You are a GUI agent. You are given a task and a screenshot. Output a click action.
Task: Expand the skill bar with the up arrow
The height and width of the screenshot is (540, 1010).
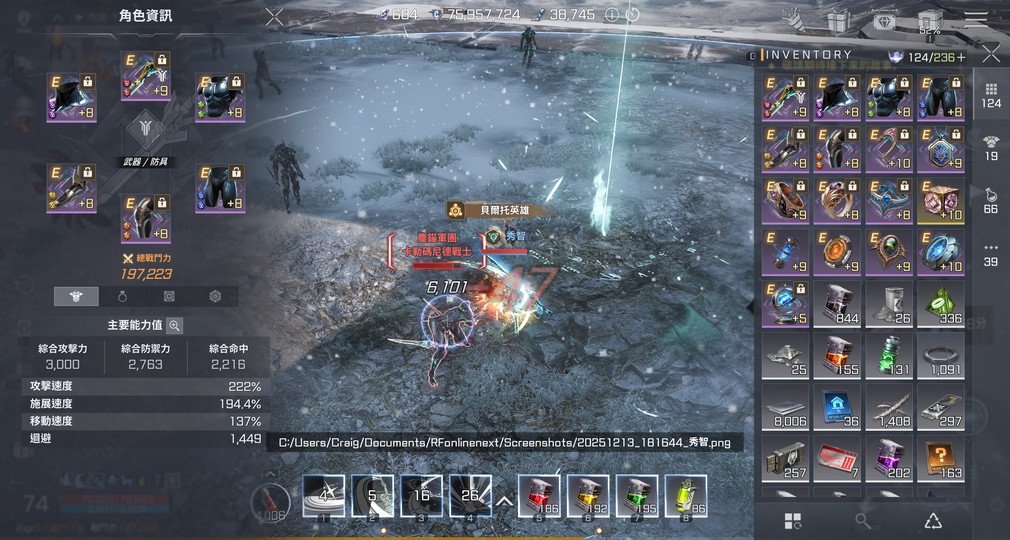pyautogui.click(x=504, y=500)
